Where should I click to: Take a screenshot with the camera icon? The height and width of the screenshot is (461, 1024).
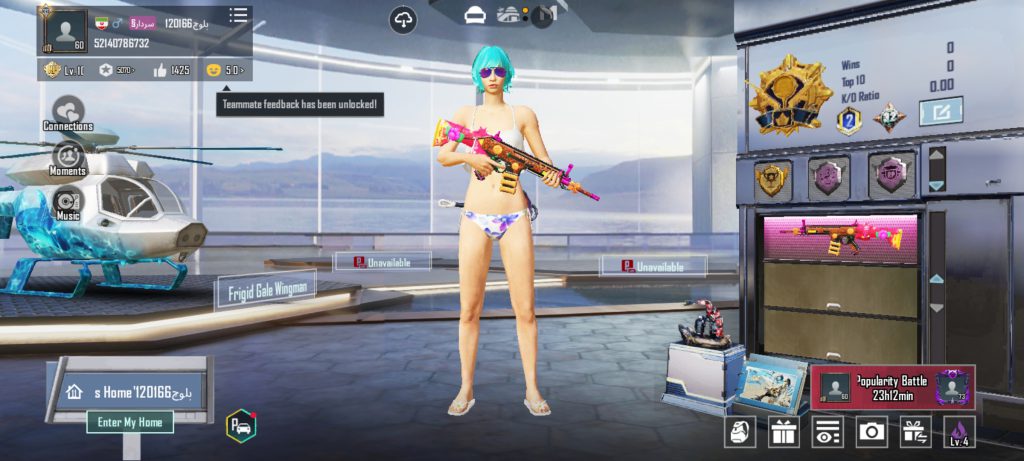871,432
